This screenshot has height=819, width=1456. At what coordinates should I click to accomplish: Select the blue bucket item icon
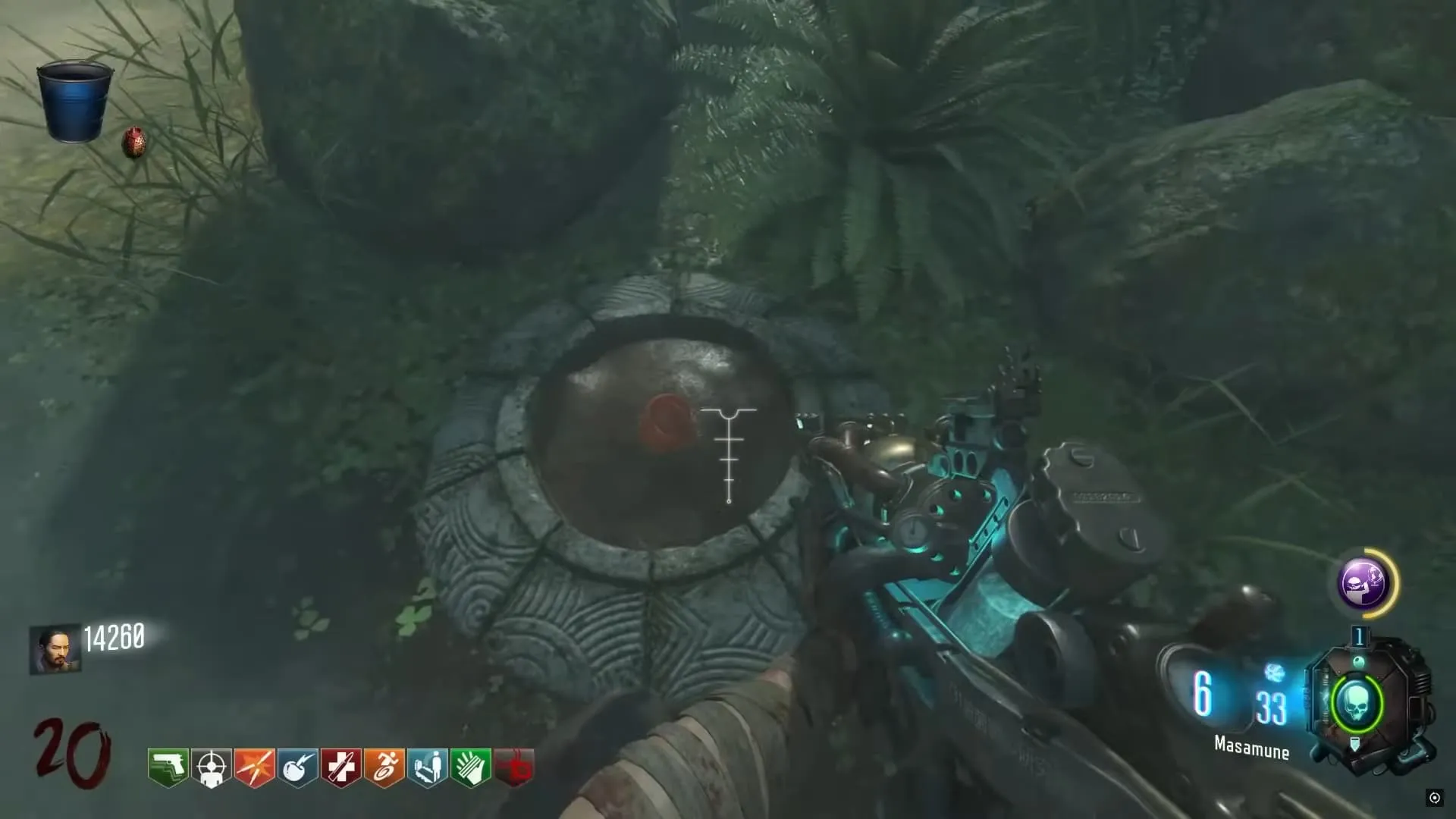[x=74, y=101]
